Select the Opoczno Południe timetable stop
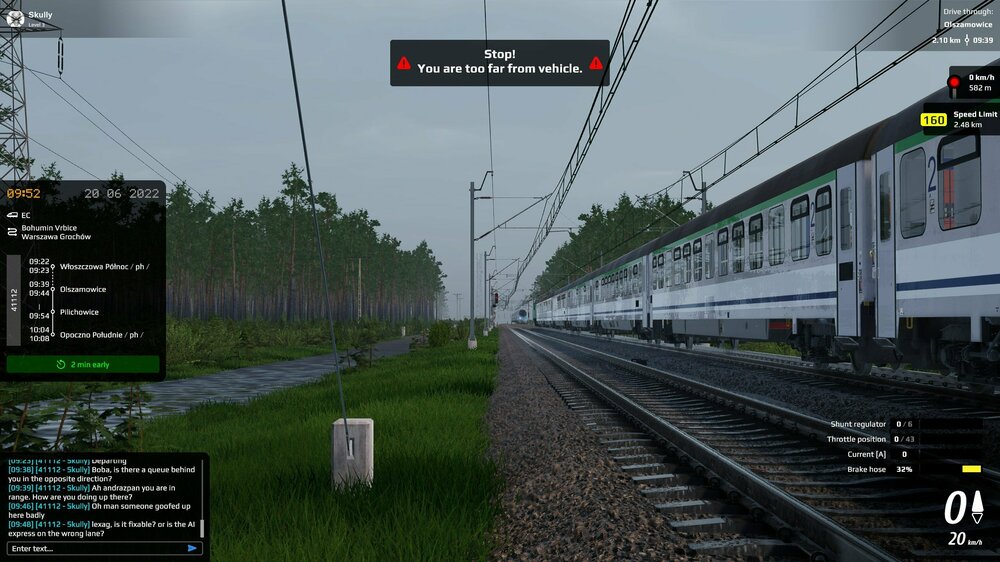The height and width of the screenshot is (562, 1000). (100, 335)
